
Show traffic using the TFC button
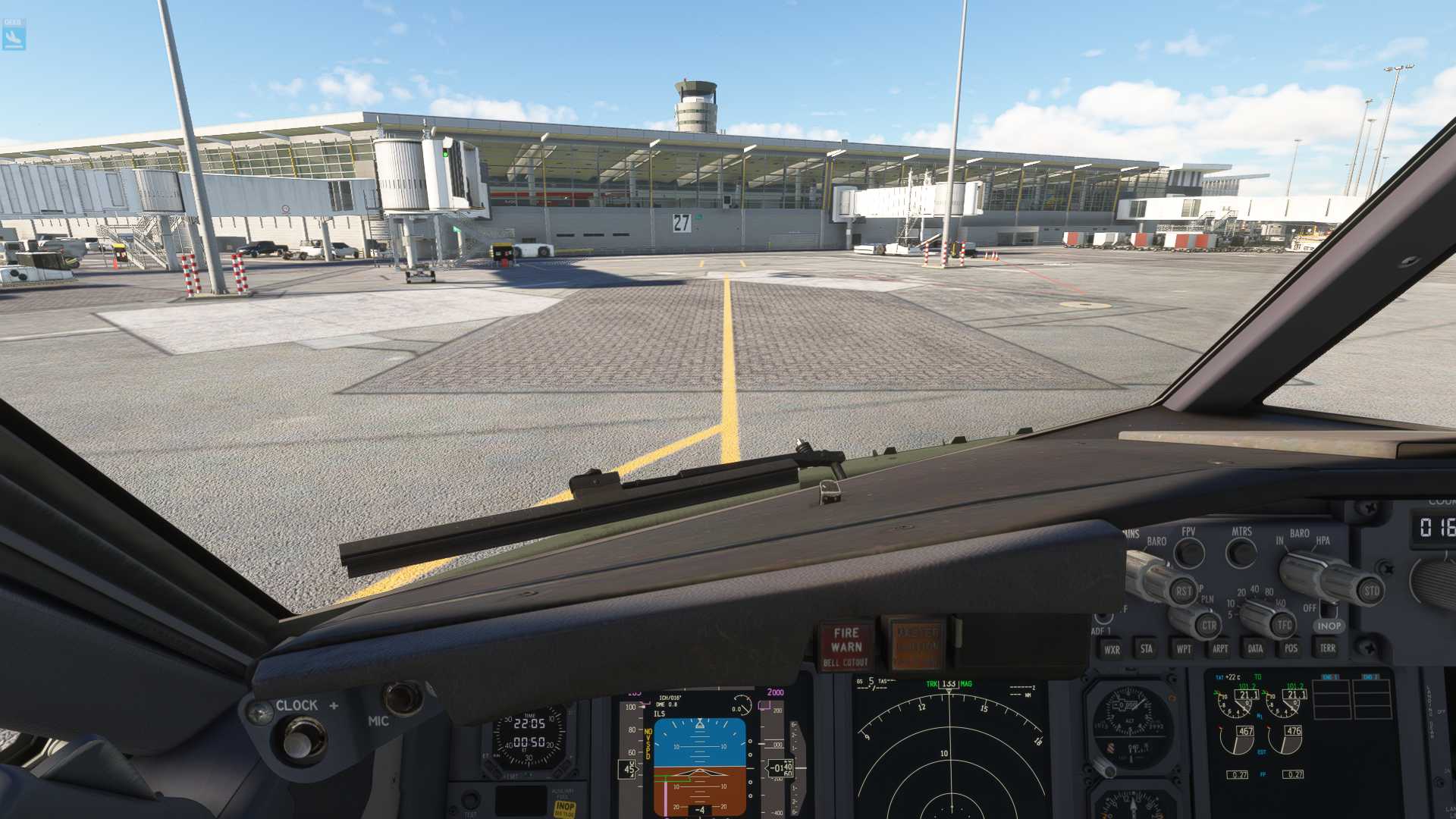[1283, 625]
